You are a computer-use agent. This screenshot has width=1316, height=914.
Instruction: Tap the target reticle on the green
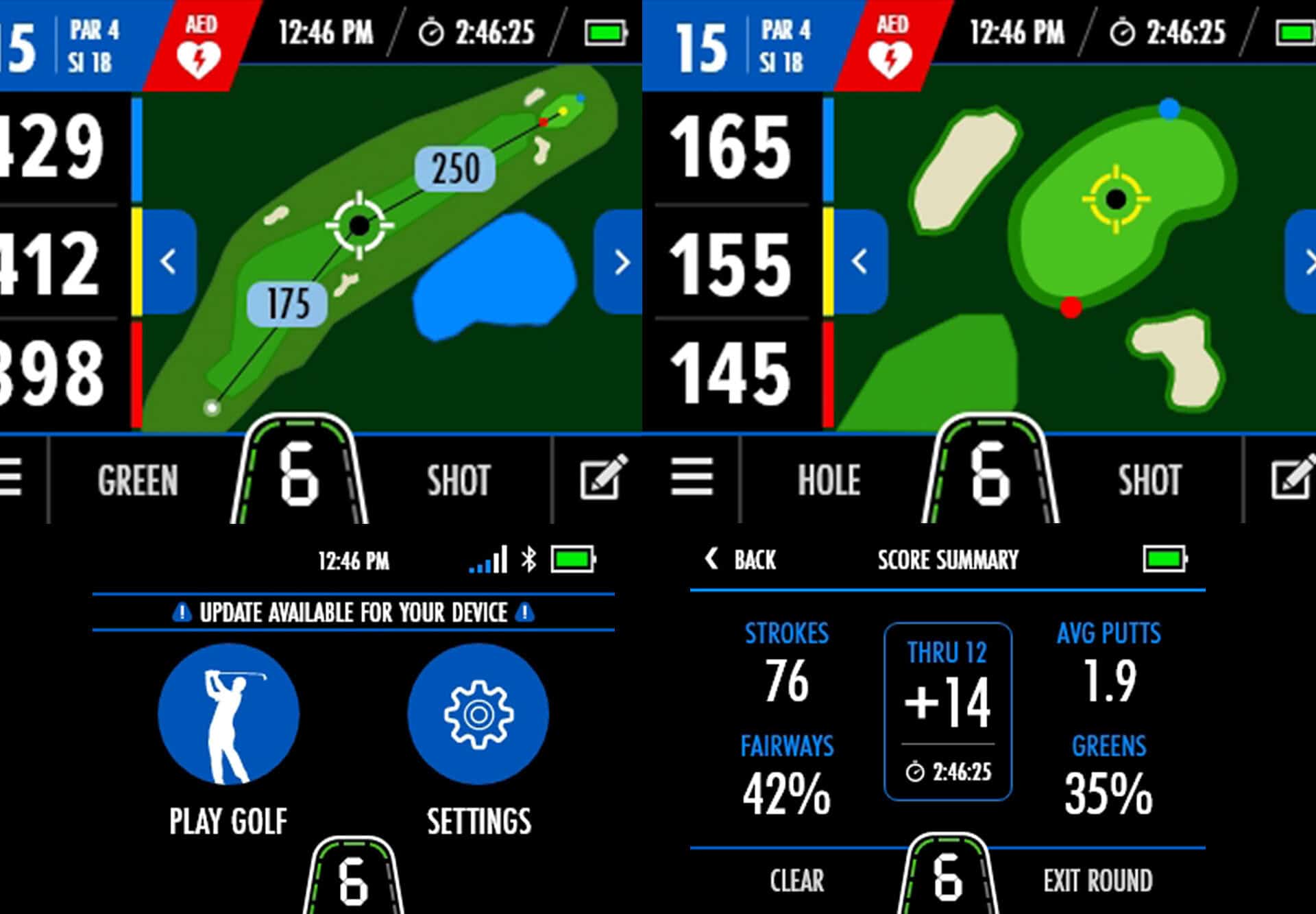pos(1115,199)
